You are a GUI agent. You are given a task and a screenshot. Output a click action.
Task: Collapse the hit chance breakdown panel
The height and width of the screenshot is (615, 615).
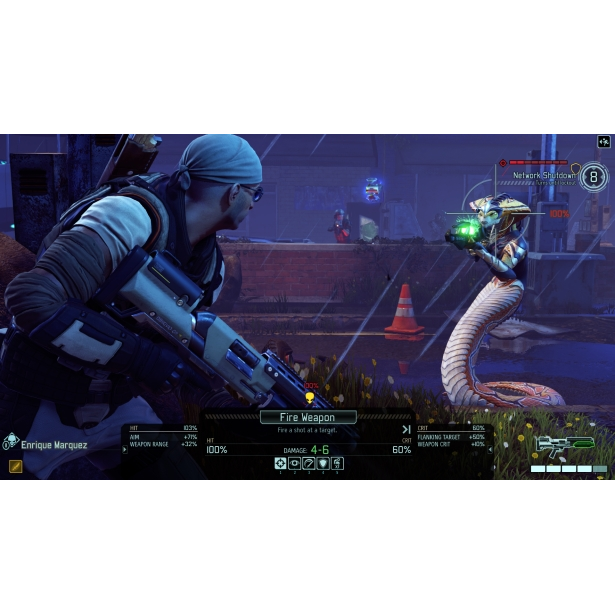(x=126, y=449)
